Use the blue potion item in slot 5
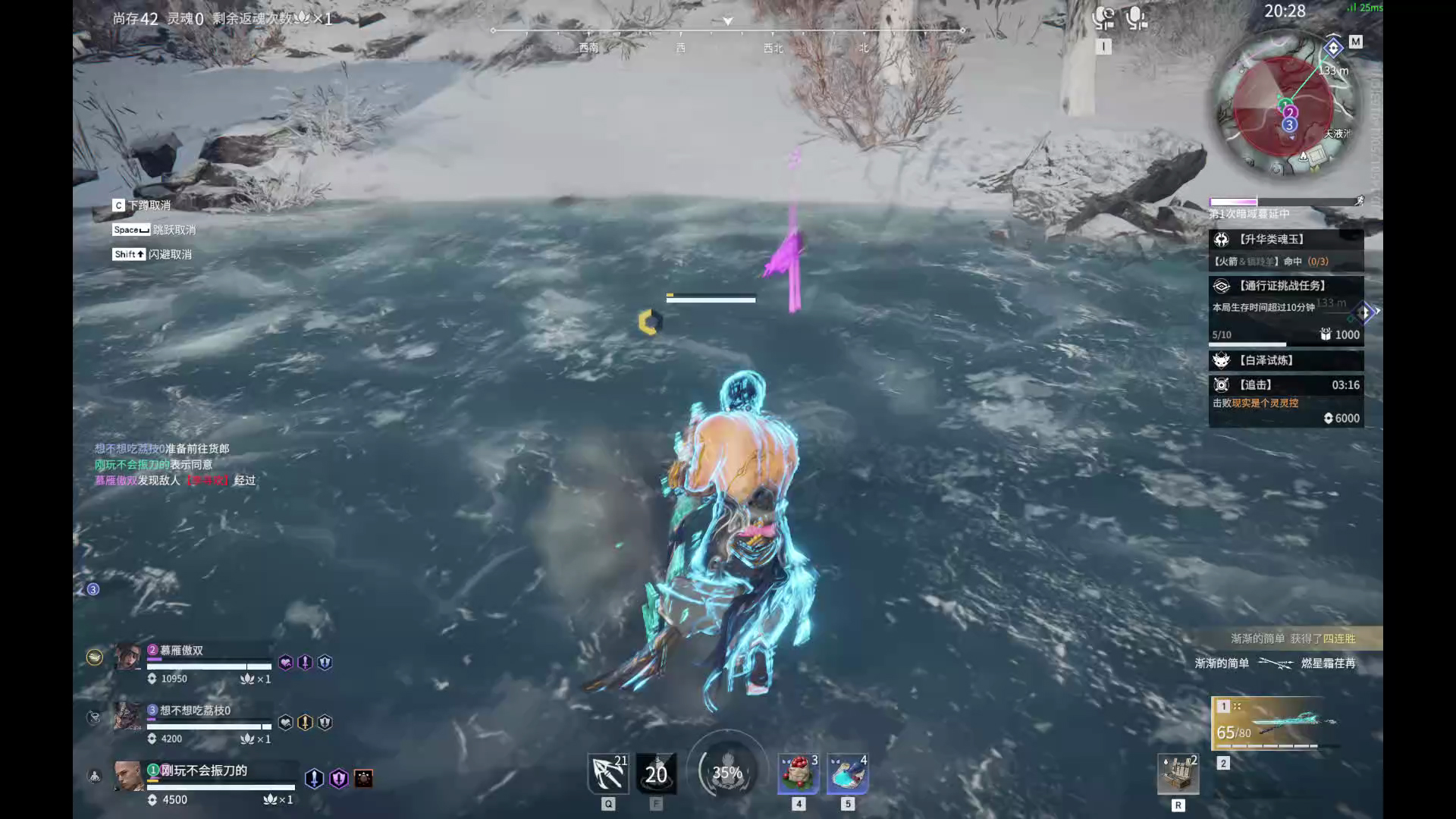This screenshot has height=819, width=1456. click(x=847, y=773)
